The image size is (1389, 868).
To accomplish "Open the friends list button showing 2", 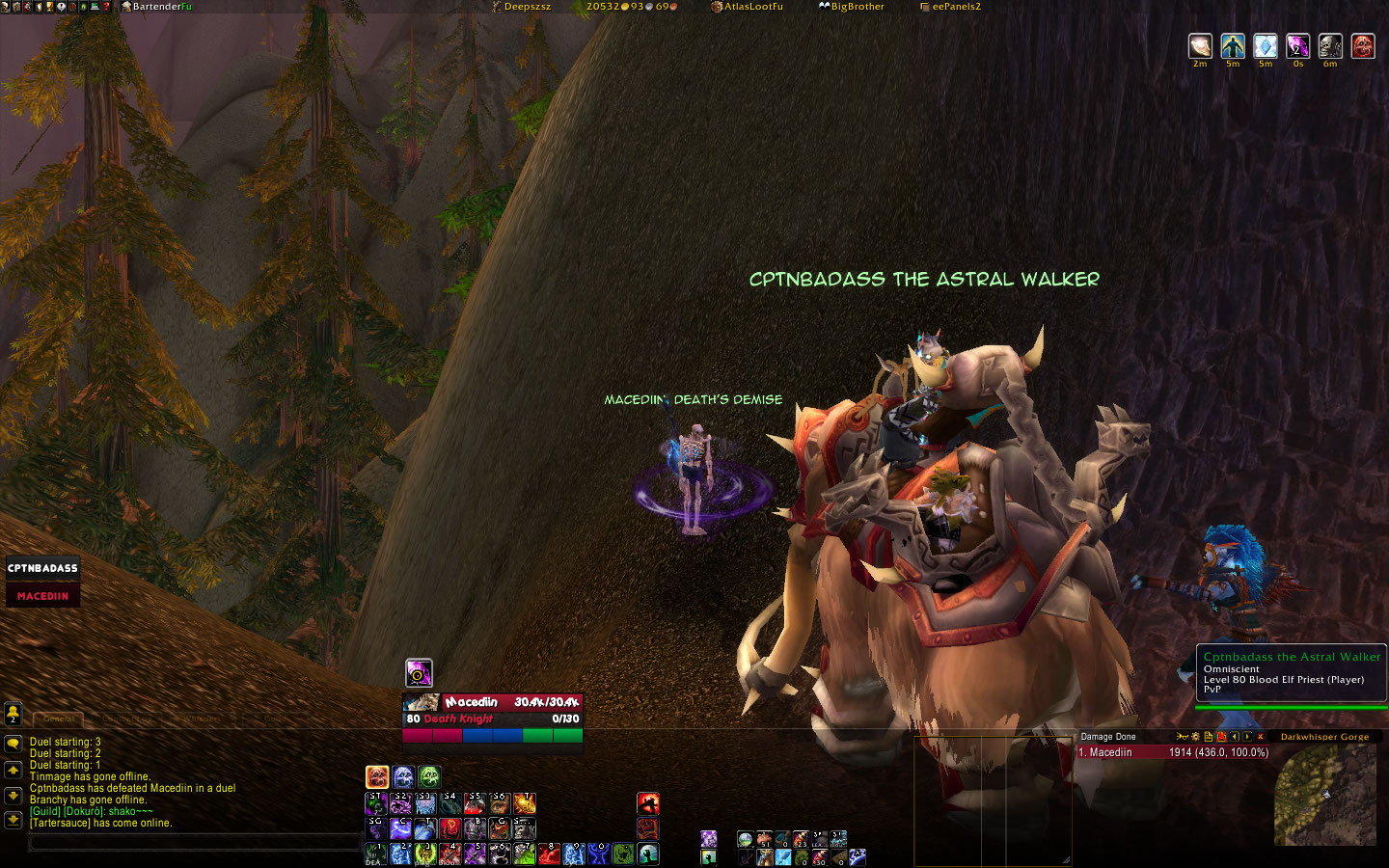I will (14, 713).
